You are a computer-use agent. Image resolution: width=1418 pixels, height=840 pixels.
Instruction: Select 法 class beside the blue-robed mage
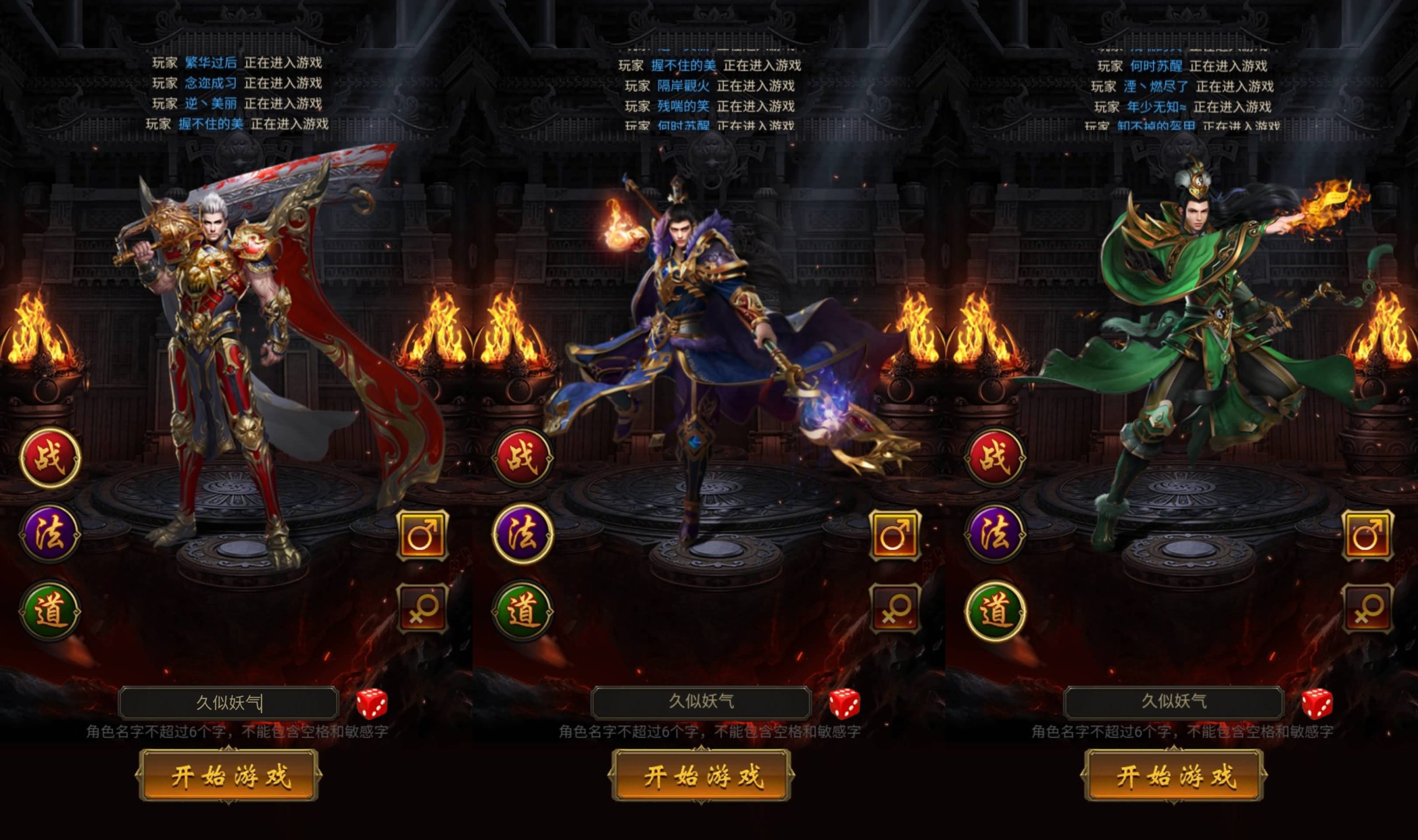[x=522, y=534]
